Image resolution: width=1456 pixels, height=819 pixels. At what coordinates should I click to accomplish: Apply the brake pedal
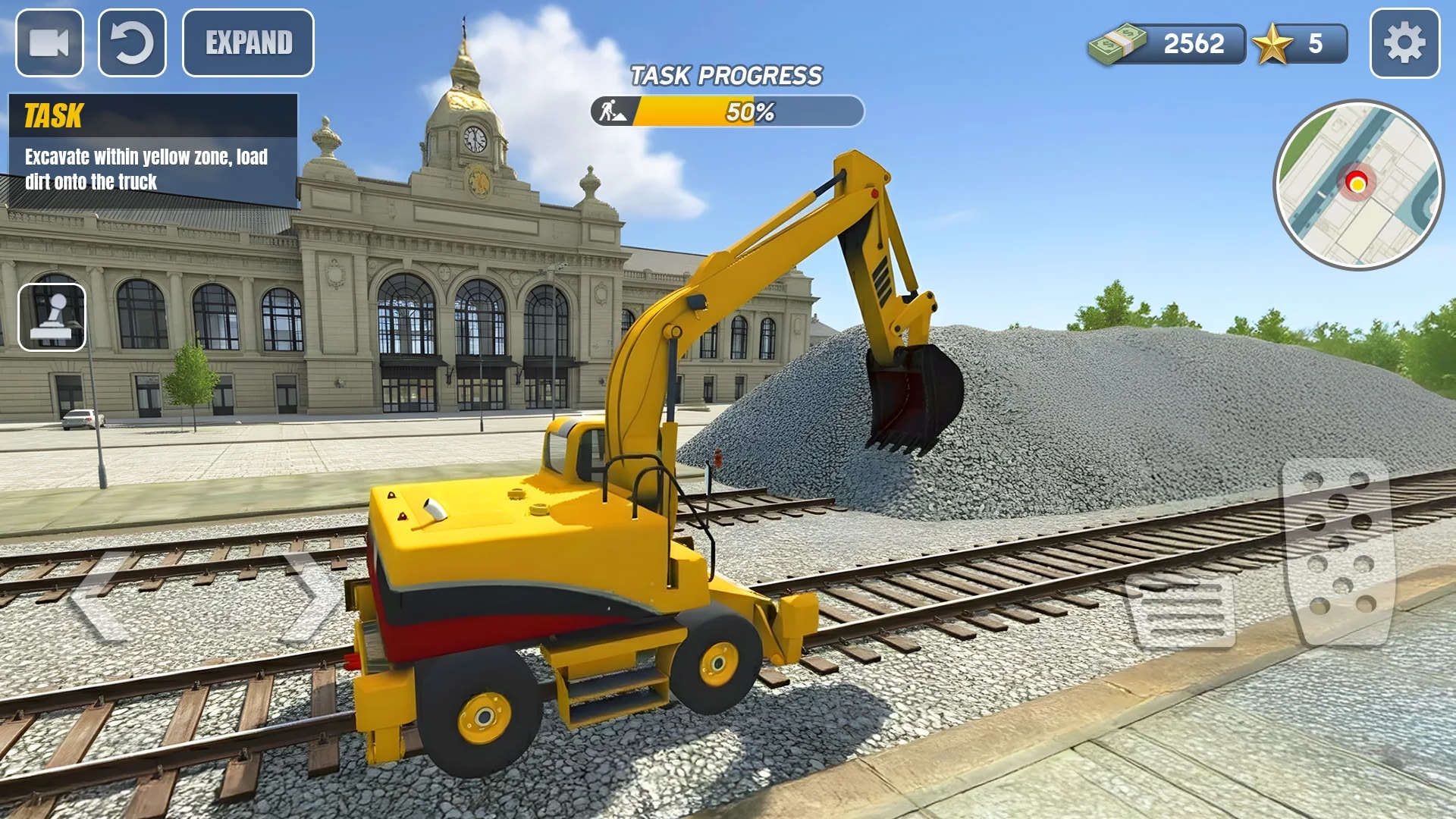point(1181,610)
